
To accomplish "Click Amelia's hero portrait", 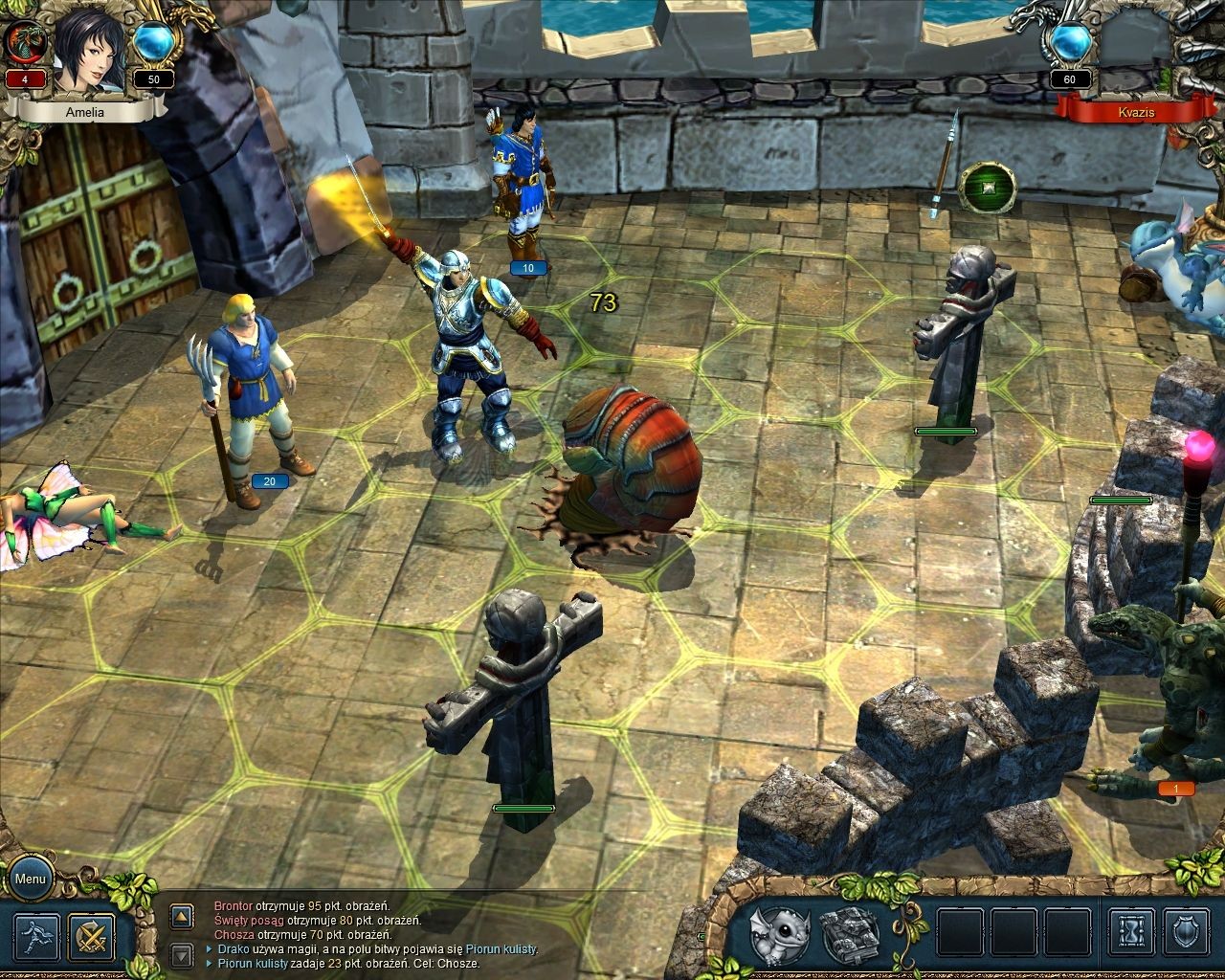I will click(x=88, y=53).
